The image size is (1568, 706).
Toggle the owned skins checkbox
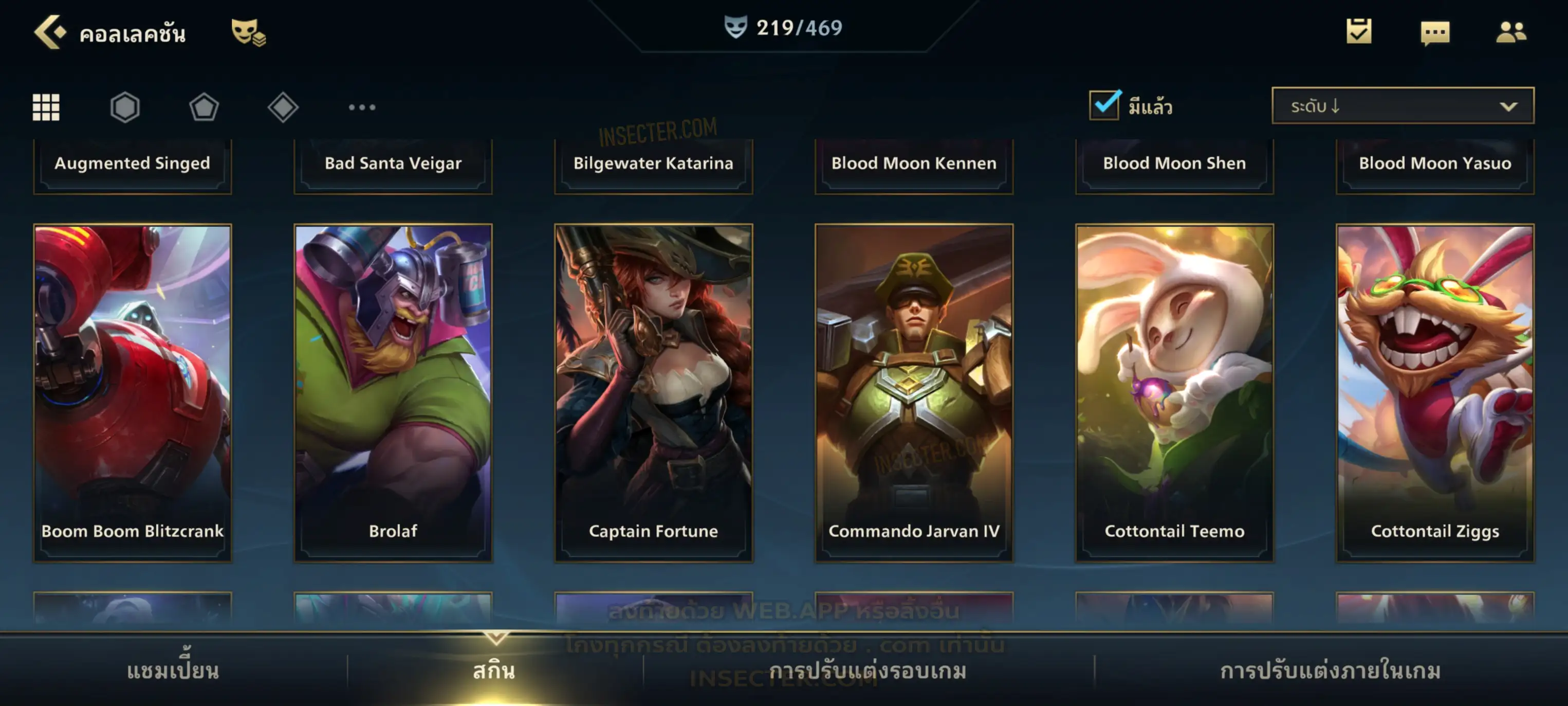click(1104, 105)
